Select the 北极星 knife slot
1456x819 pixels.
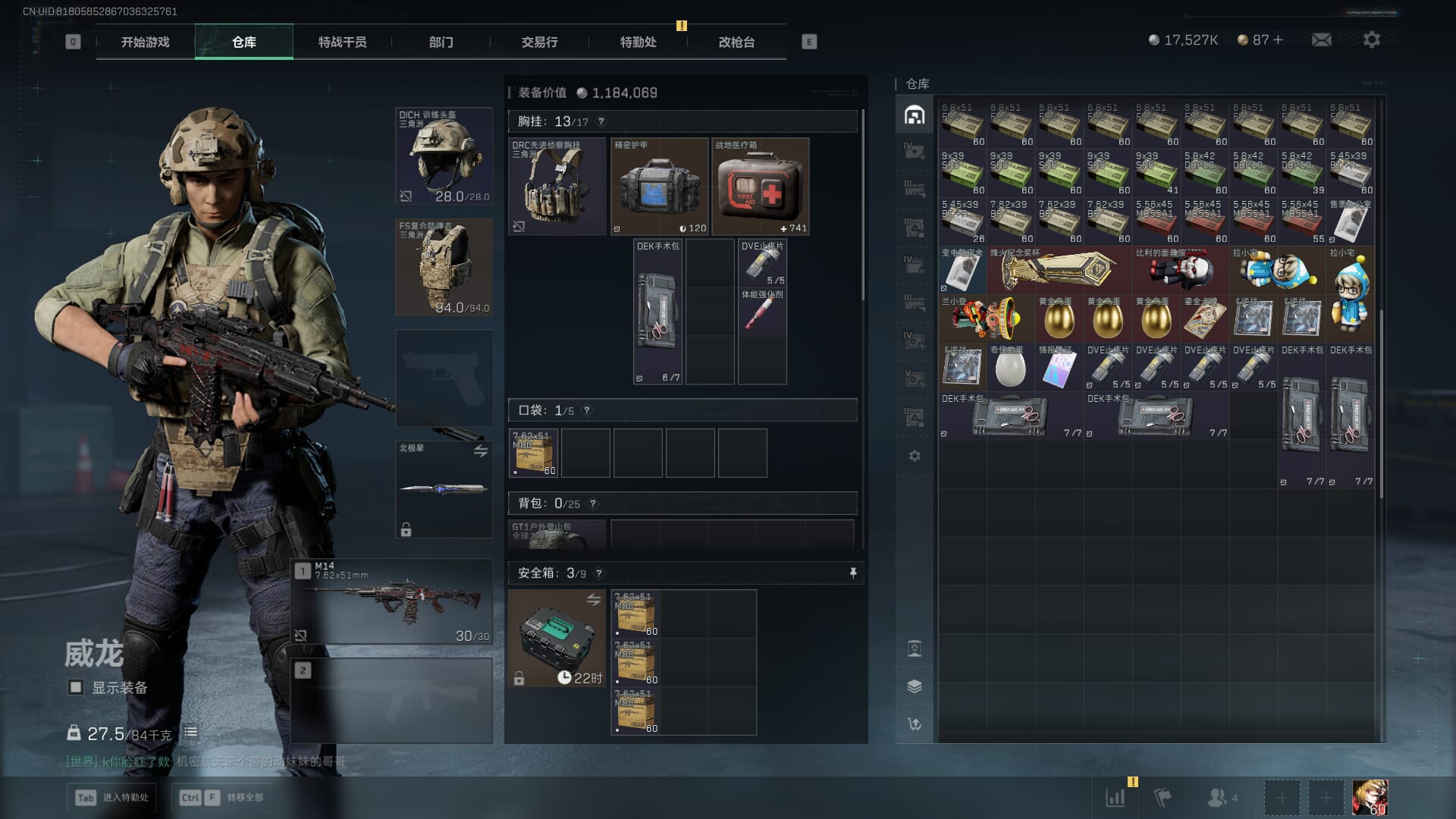(444, 489)
